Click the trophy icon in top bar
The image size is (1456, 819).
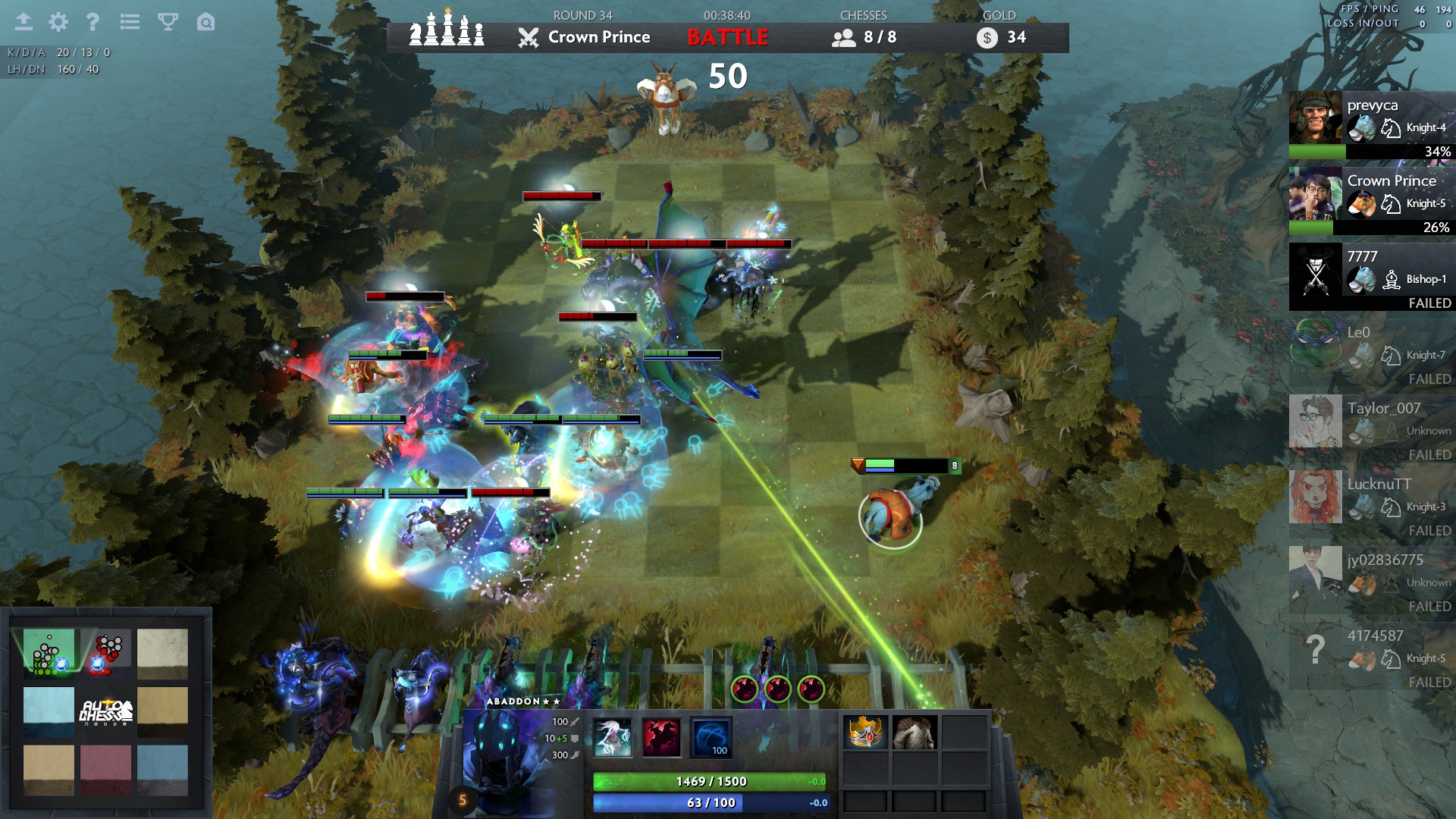[x=168, y=22]
